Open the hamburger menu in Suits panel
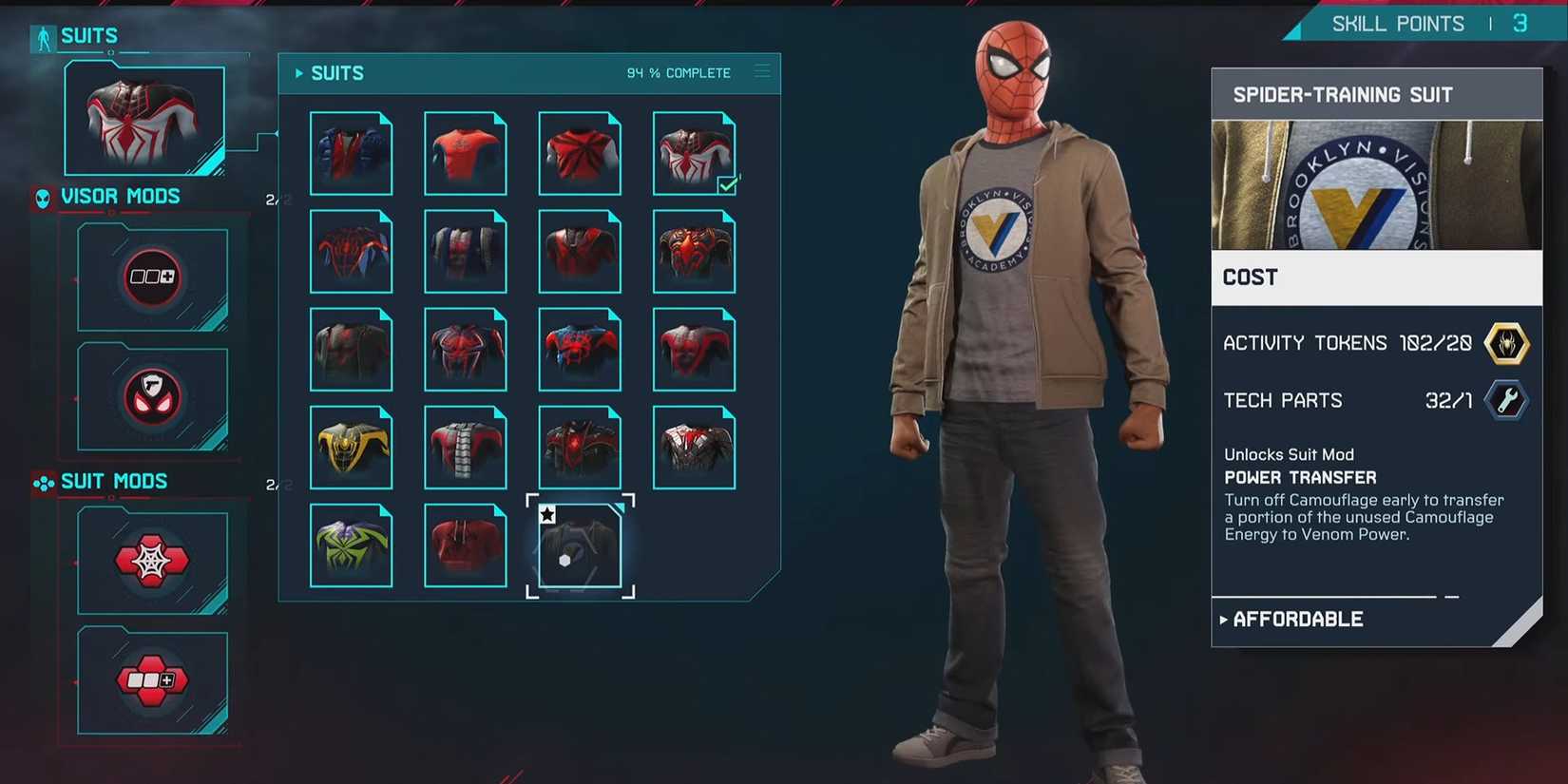 (x=761, y=70)
